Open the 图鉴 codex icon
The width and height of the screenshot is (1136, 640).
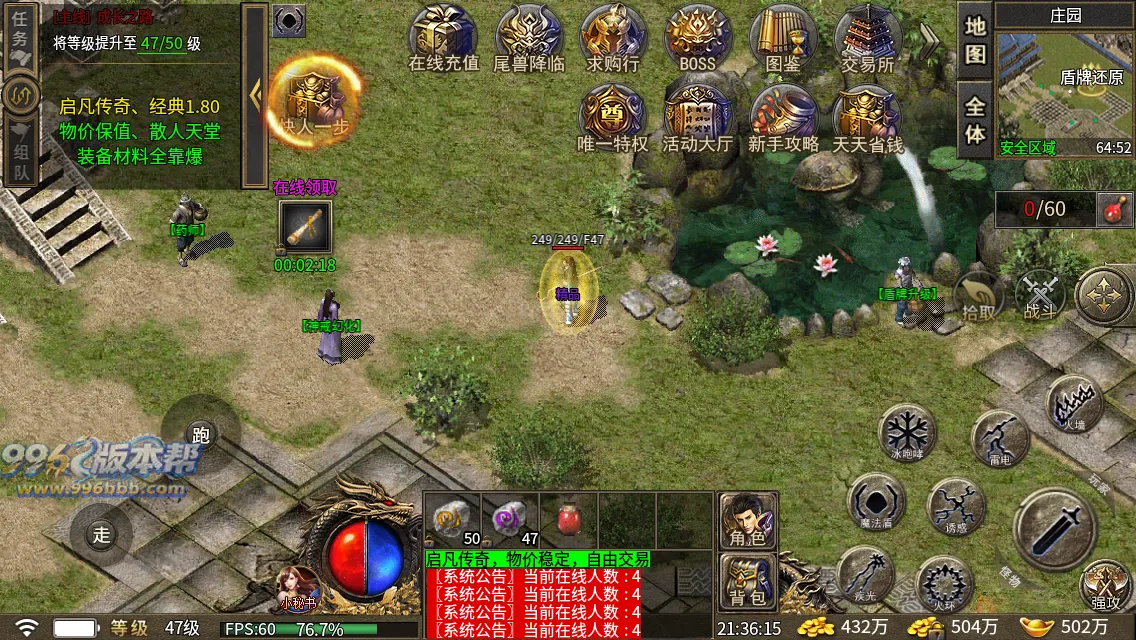[783, 38]
